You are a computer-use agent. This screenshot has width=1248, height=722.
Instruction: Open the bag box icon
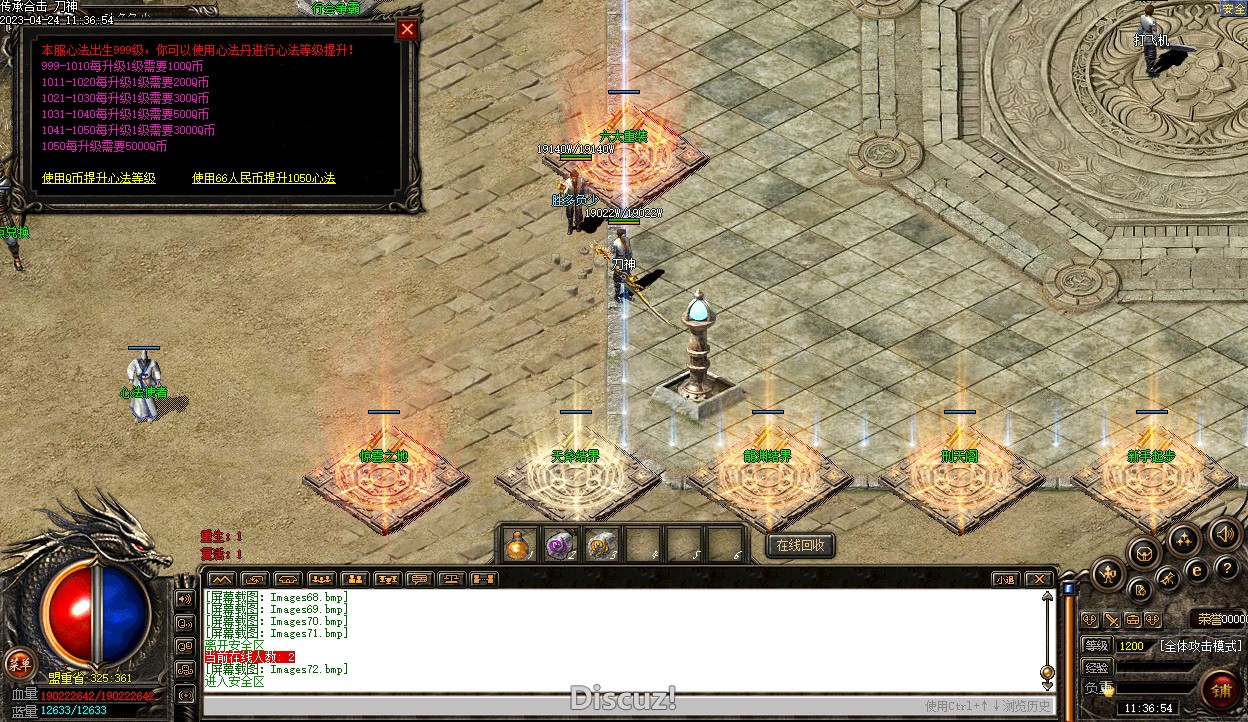[x=1144, y=552]
